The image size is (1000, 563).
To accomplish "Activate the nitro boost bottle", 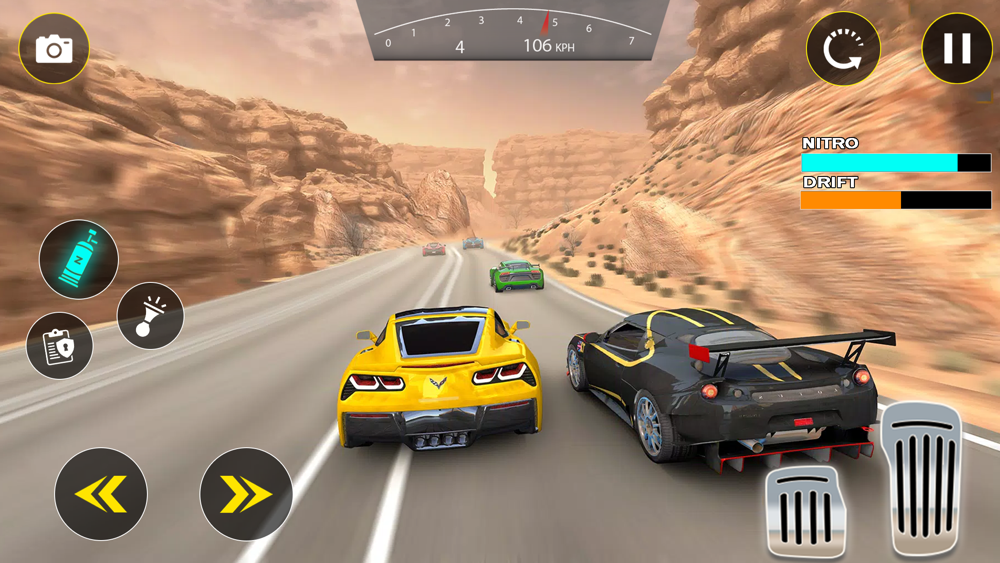I will point(79,260).
